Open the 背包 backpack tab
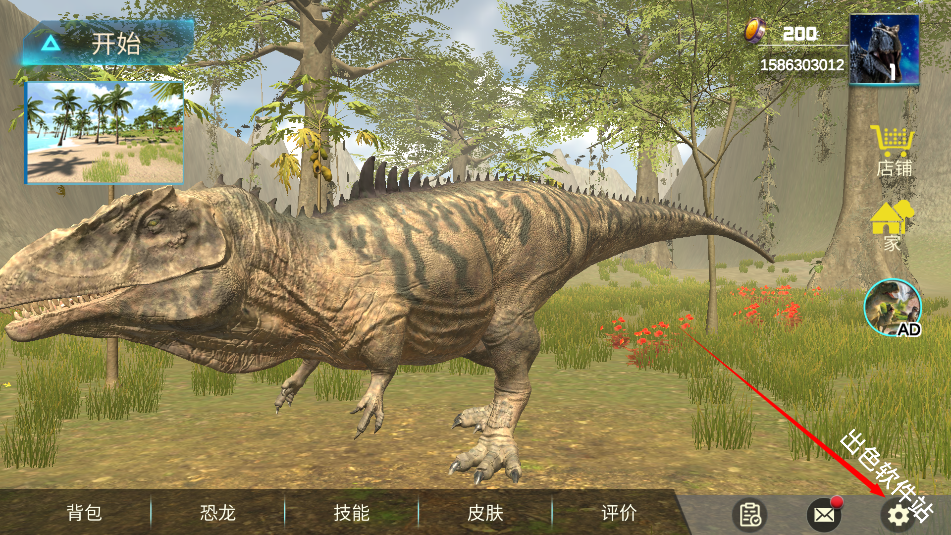The image size is (951, 535). [x=84, y=513]
